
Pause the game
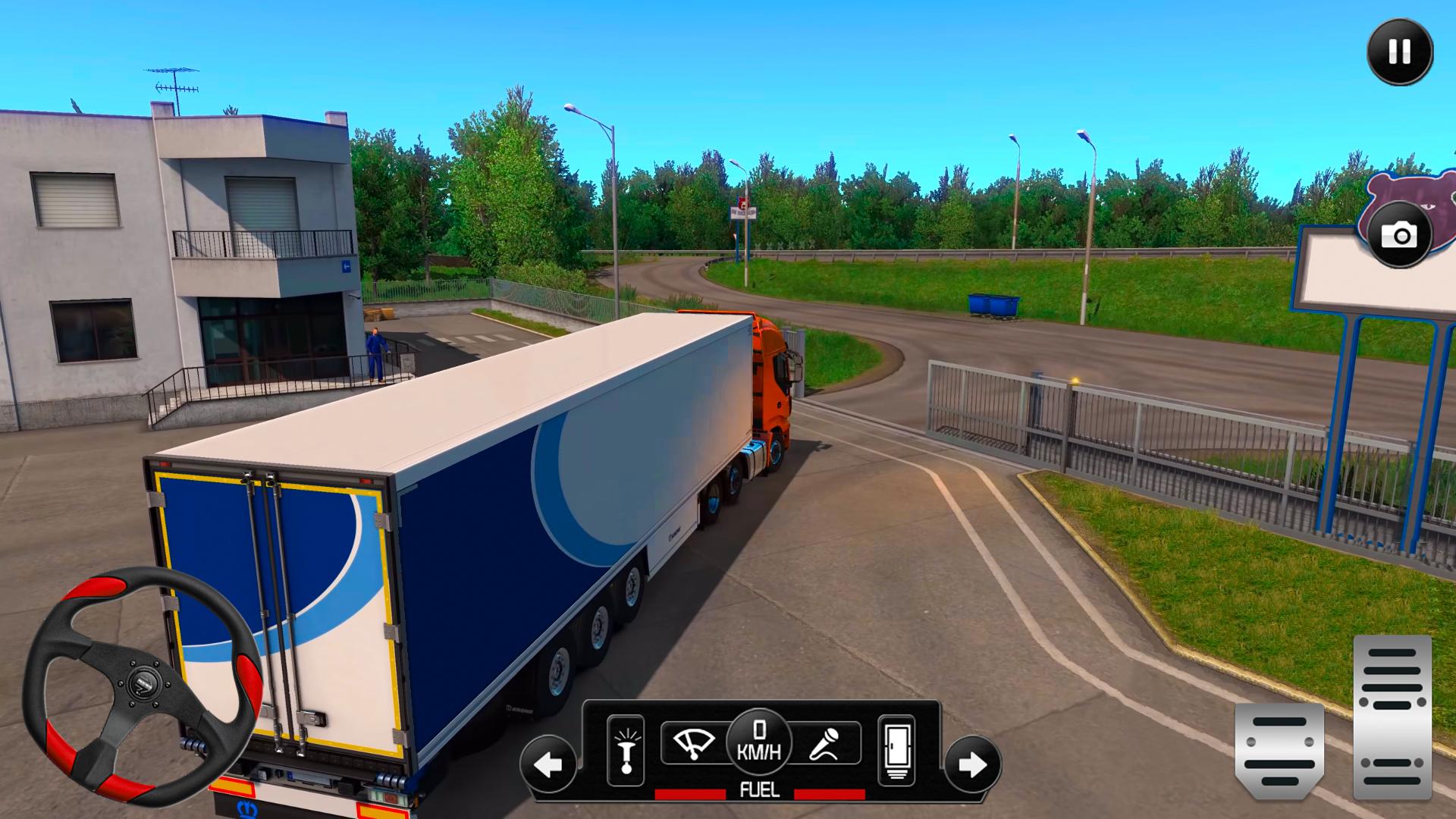click(1399, 52)
